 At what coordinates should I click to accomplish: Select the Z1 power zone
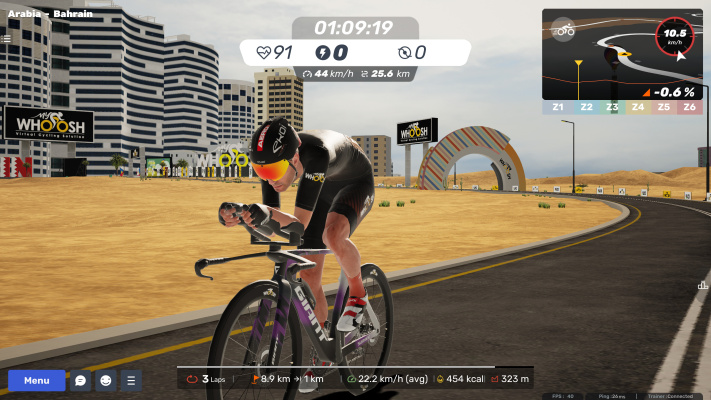point(556,106)
